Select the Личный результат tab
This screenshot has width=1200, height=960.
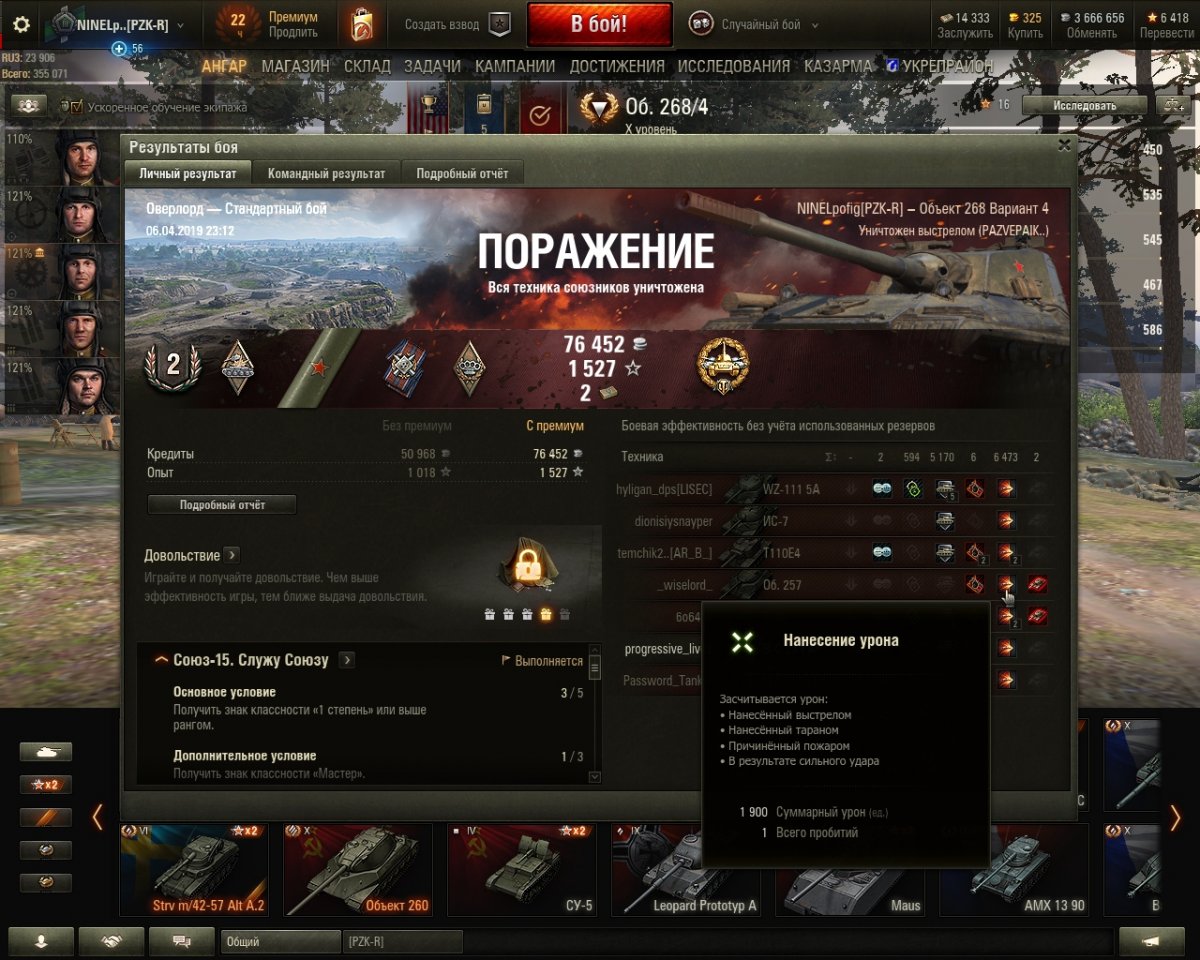pyautogui.click(x=188, y=173)
